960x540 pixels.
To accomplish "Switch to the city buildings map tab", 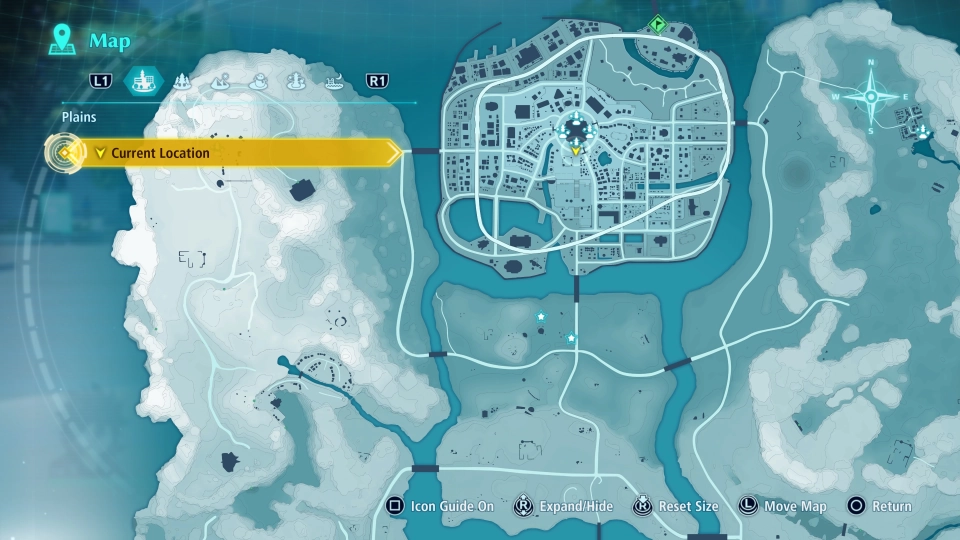I will tap(143, 81).
